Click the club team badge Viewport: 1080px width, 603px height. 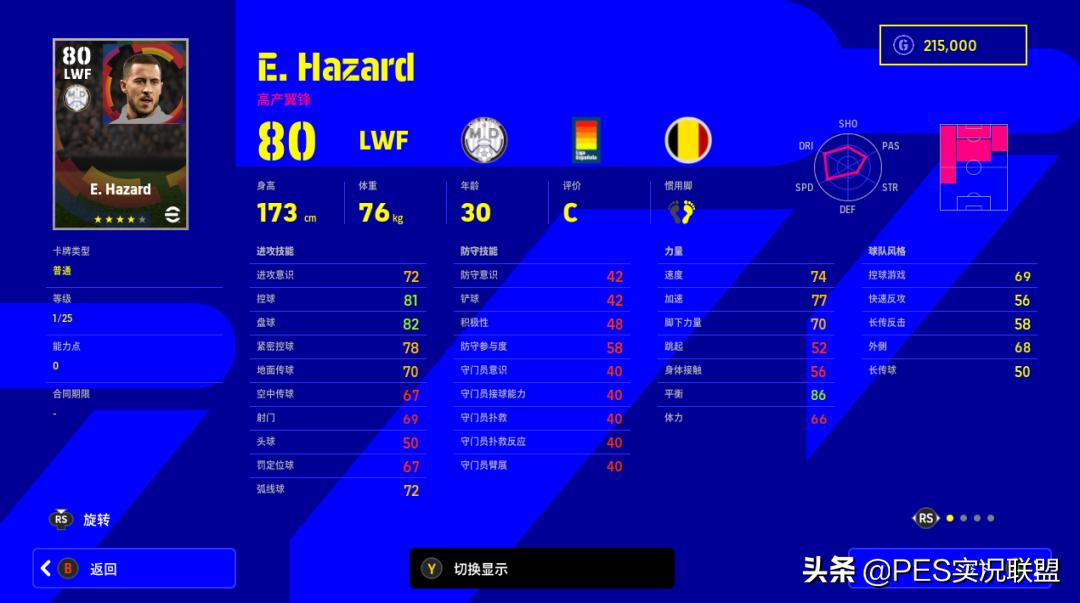click(x=484, y=140)
